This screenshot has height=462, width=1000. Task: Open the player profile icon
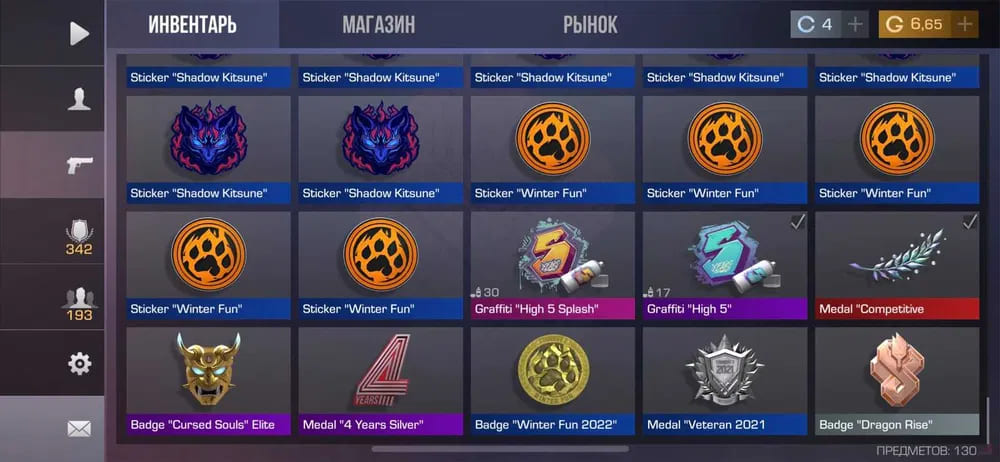click(79, 98)
